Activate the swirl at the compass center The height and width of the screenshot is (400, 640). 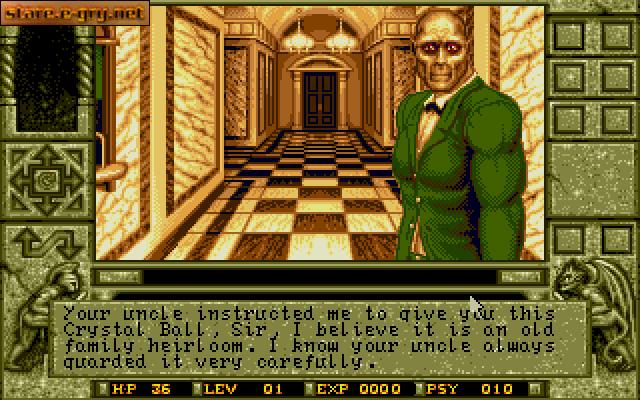pos(46,183)
